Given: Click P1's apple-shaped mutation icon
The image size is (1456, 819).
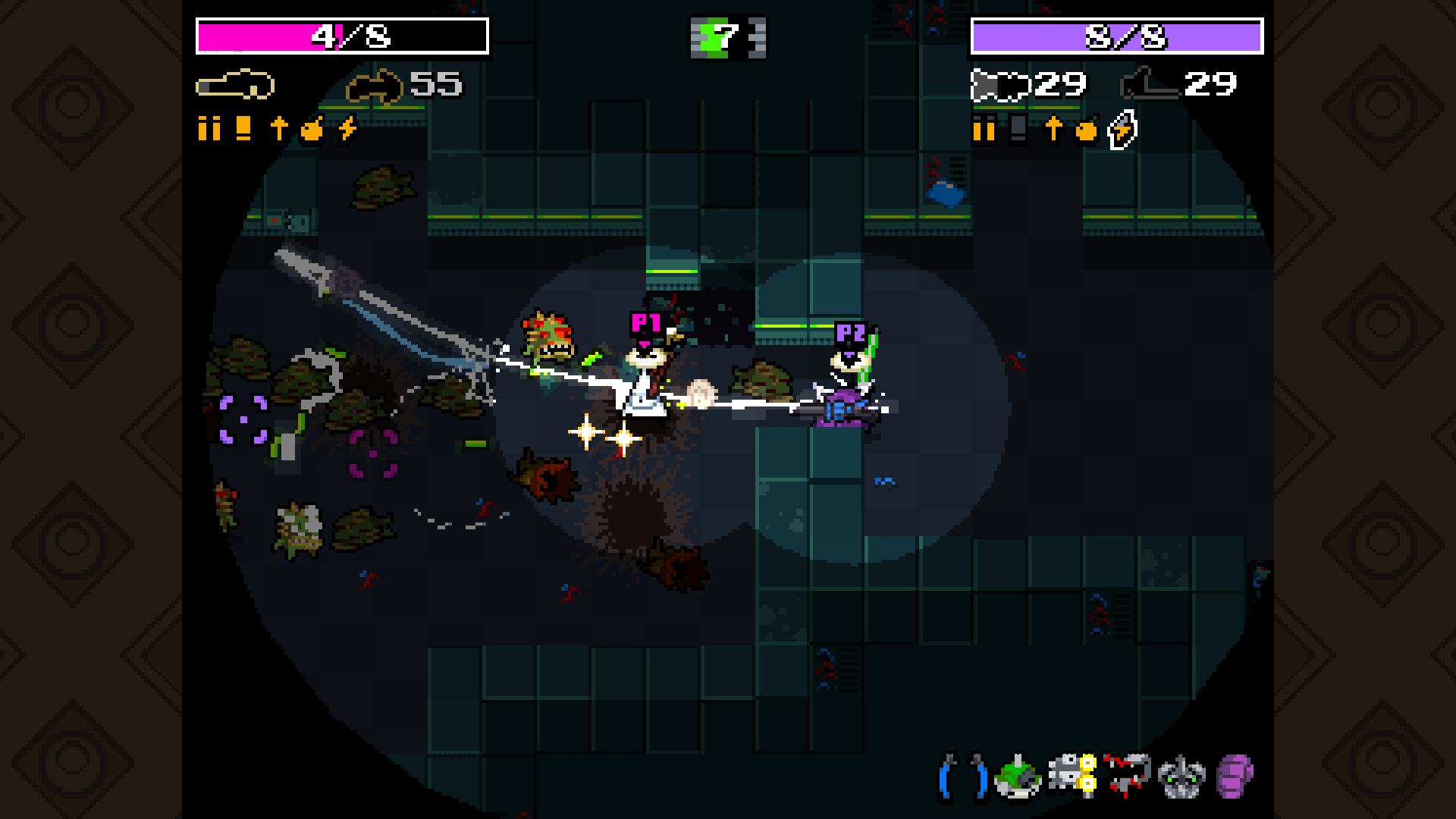Looking at the screenshot, I should pos(312,130).
